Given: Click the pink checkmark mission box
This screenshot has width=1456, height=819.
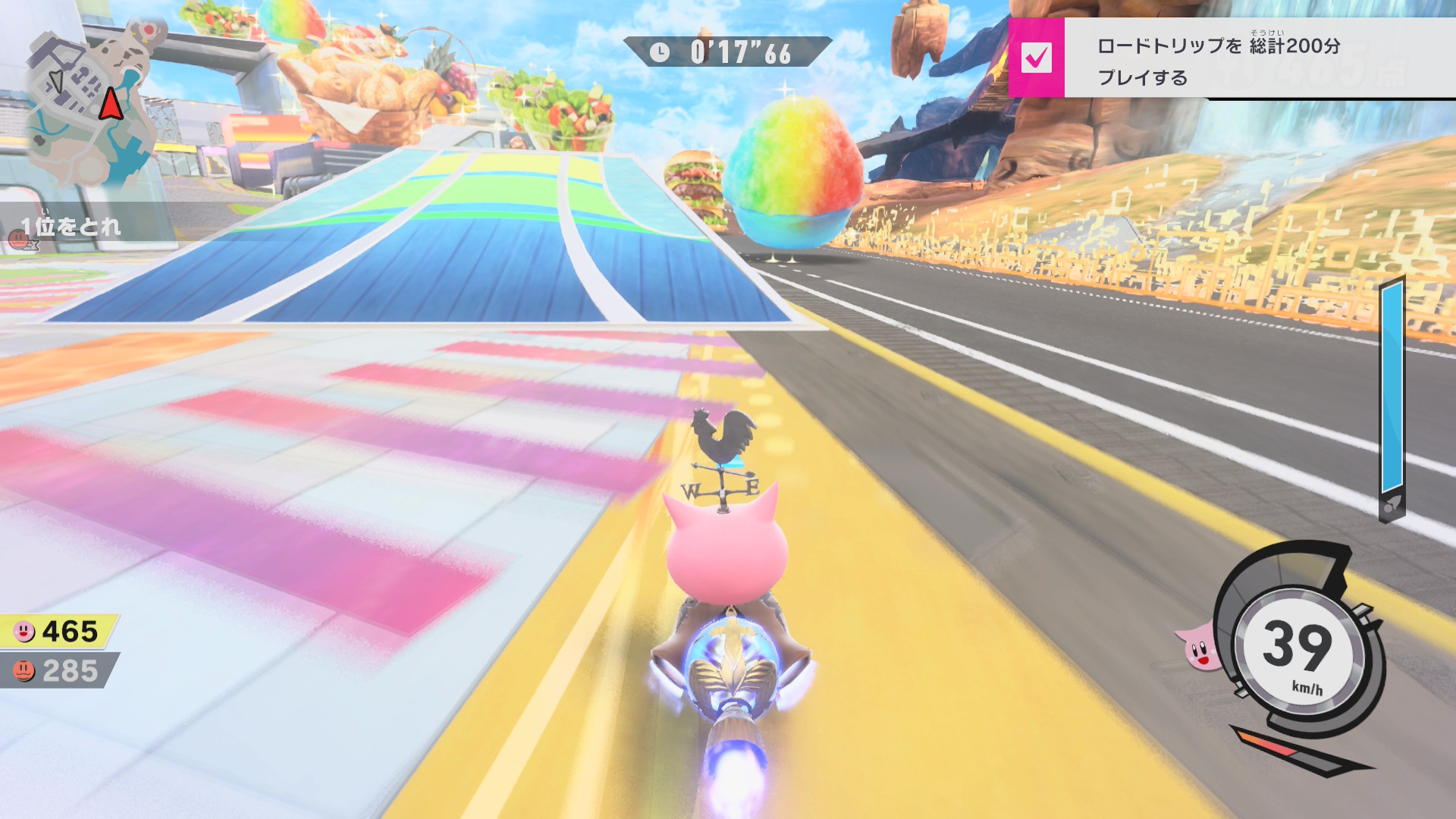Looking at the screenshot, I should tap(1036, 58).
